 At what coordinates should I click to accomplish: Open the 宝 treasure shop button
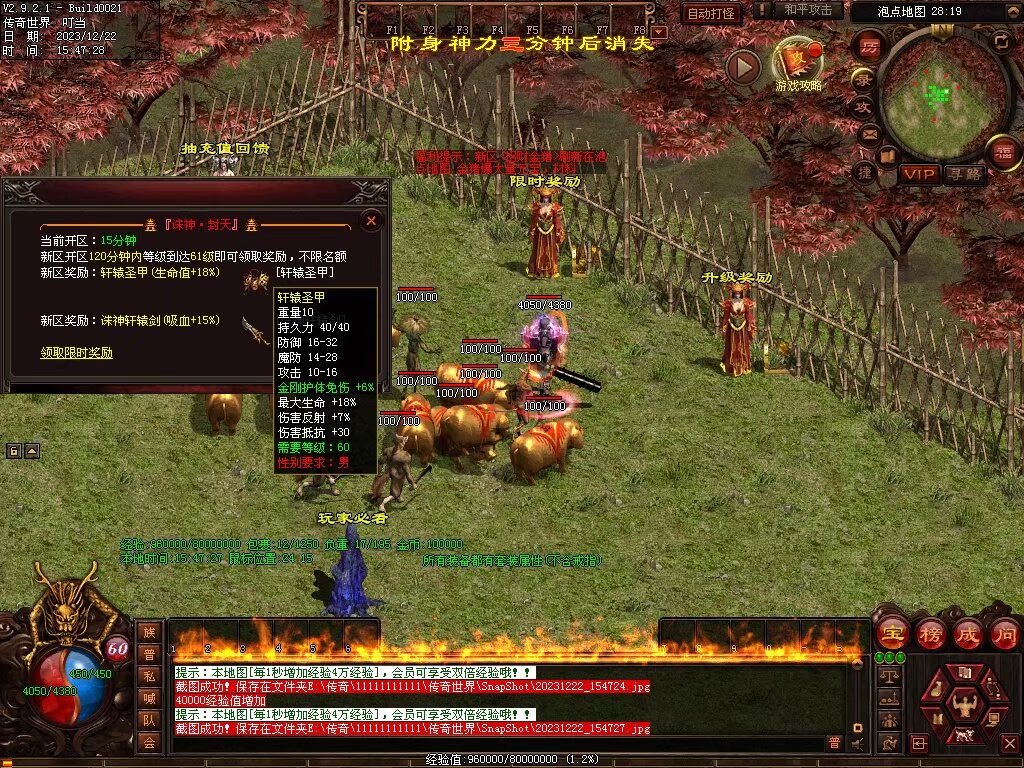coord(891,633)
